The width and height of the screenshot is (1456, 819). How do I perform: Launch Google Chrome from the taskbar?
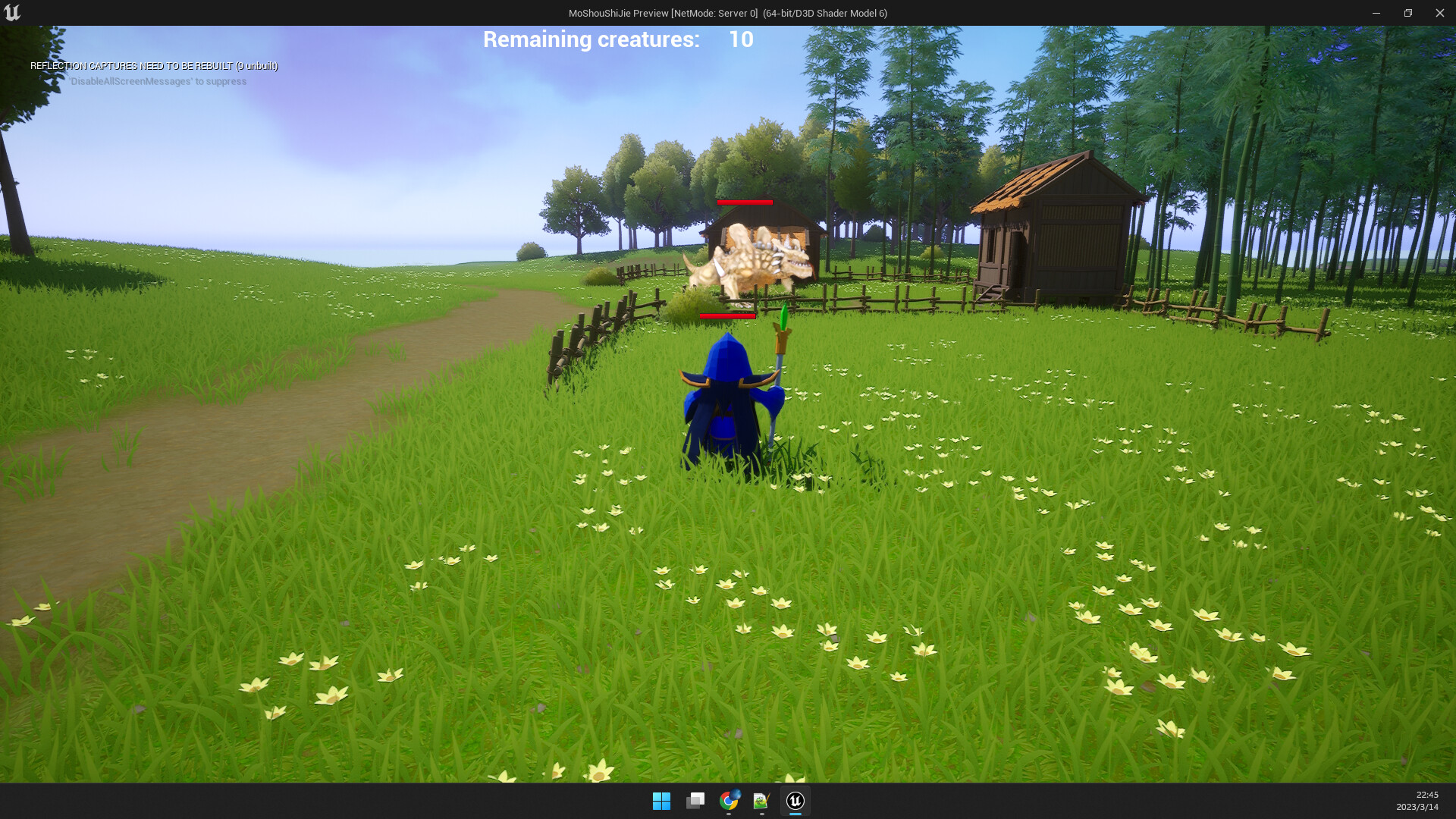click(x=728, y=801)
